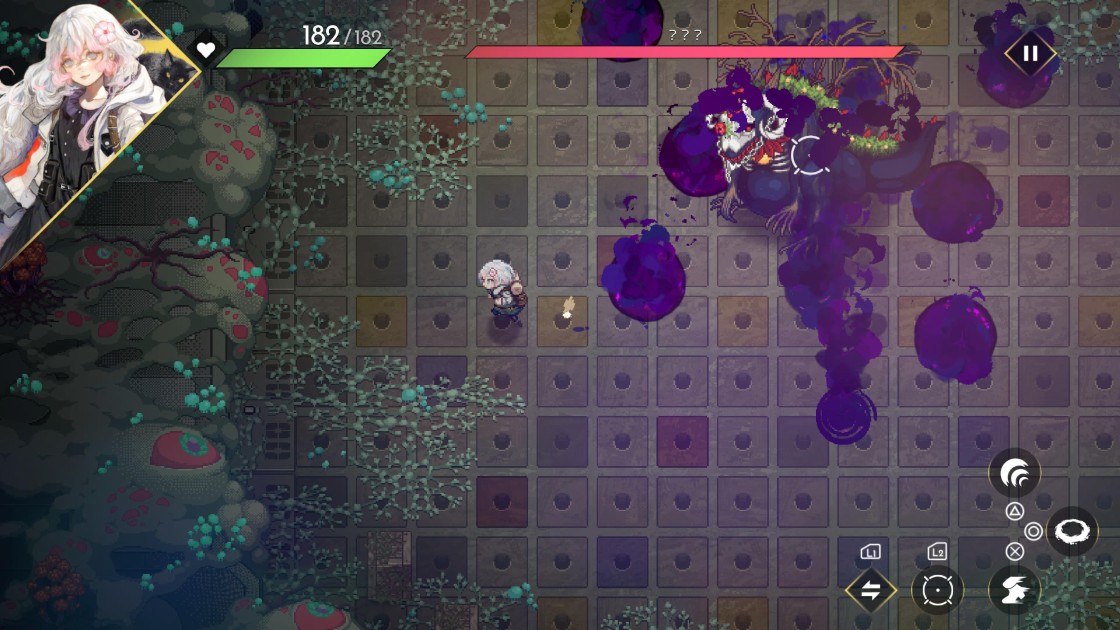Activate the claw slash attack skill
This screenshot has height=630, width=1120.
click(x=1014, y=473)
